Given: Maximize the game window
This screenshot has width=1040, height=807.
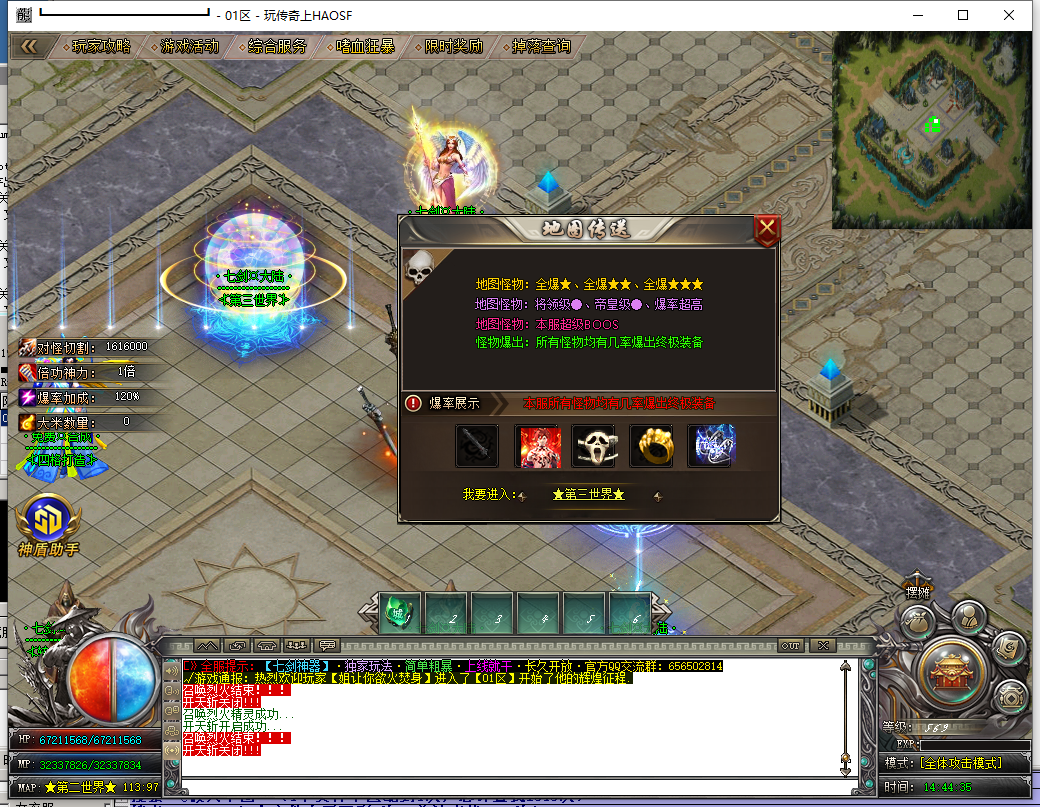Looking at the screenshot, I should tap(963, 15).
